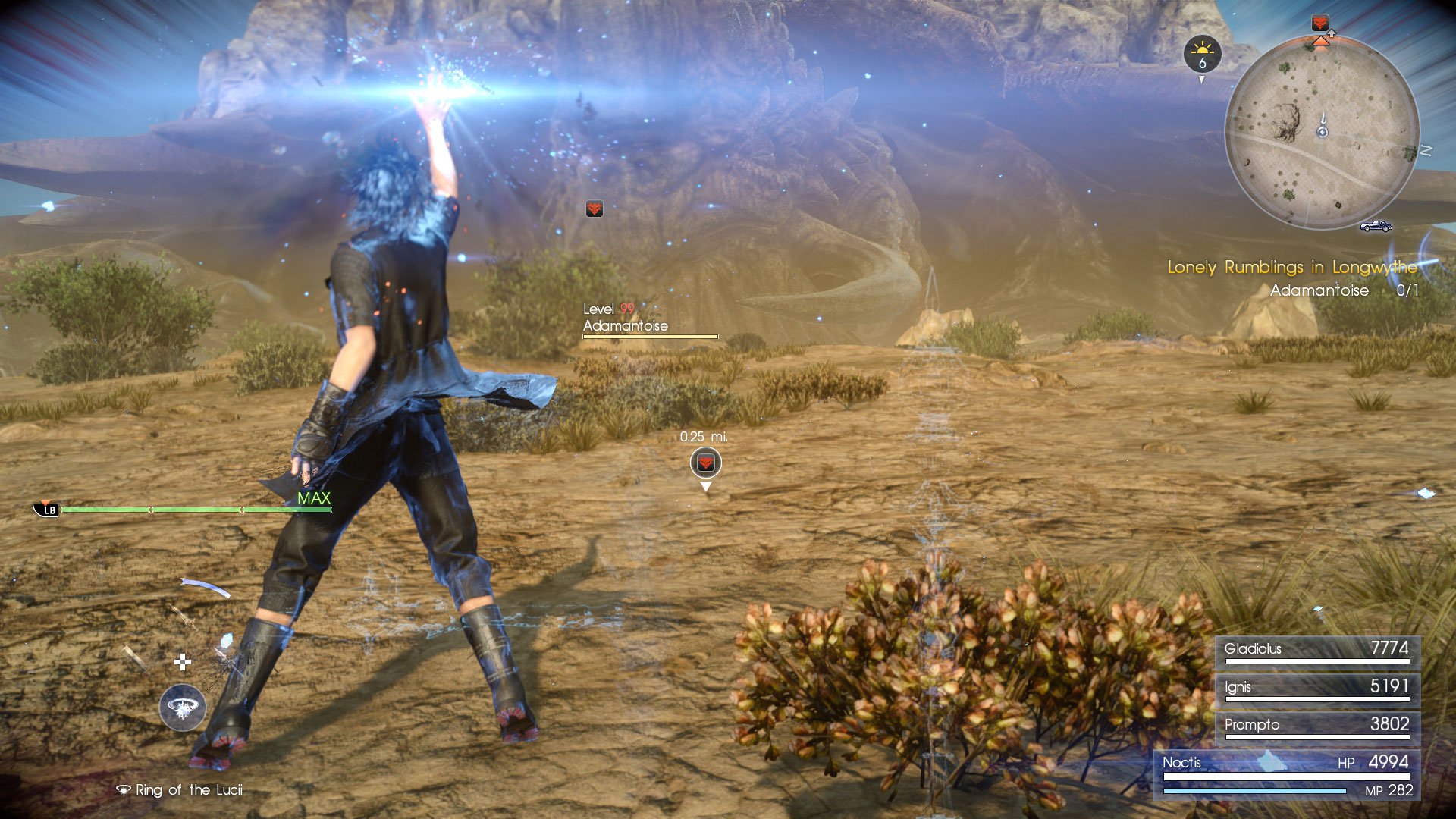
Task: Select the floating enemy marker icon mid-screen
Action: pyautogui.click(x=595, y=207)
